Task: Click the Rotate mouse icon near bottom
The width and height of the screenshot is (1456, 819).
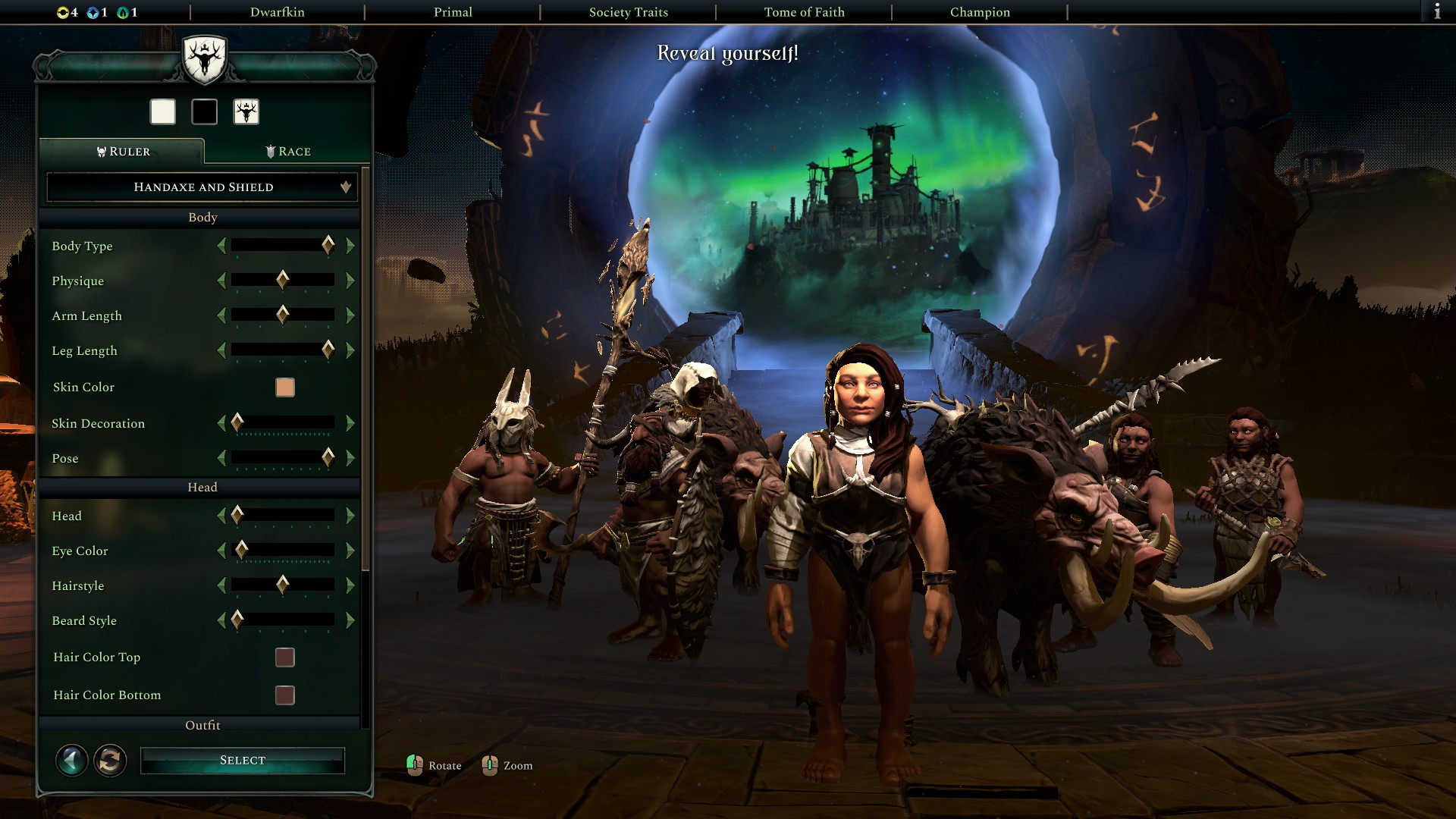Action: tap(416, 765)
